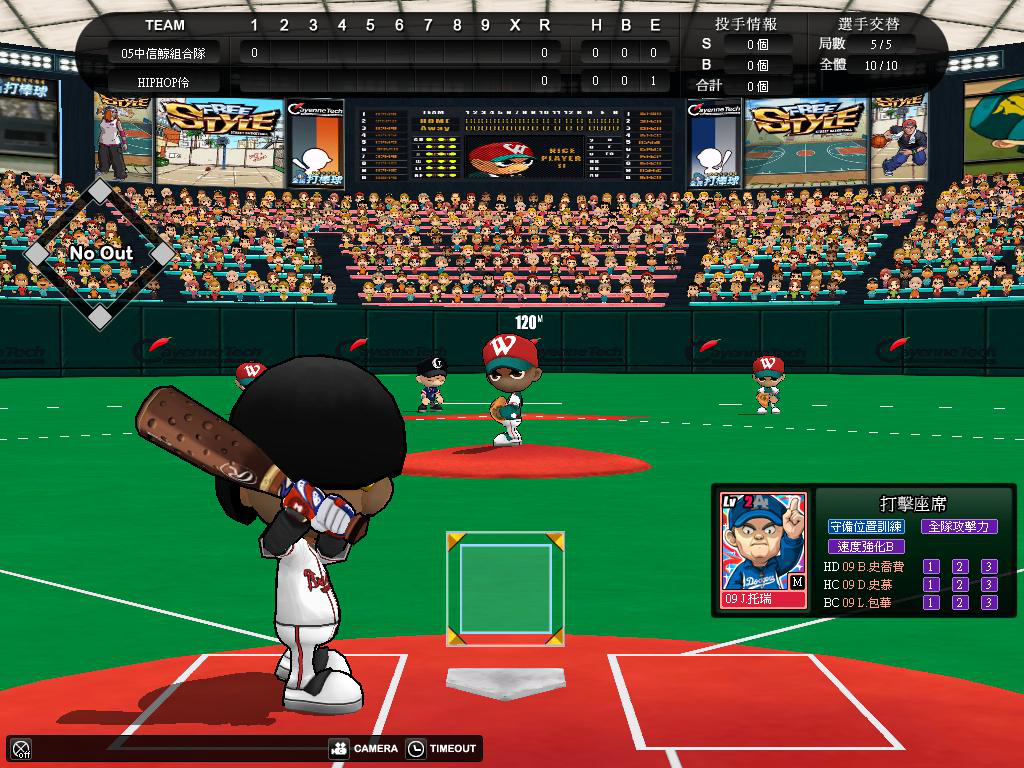The height and width of the screenshot is (768, 1024).
Task: Choose option 1 for BC 09 L.包華
Action: [x=931, y=603]
